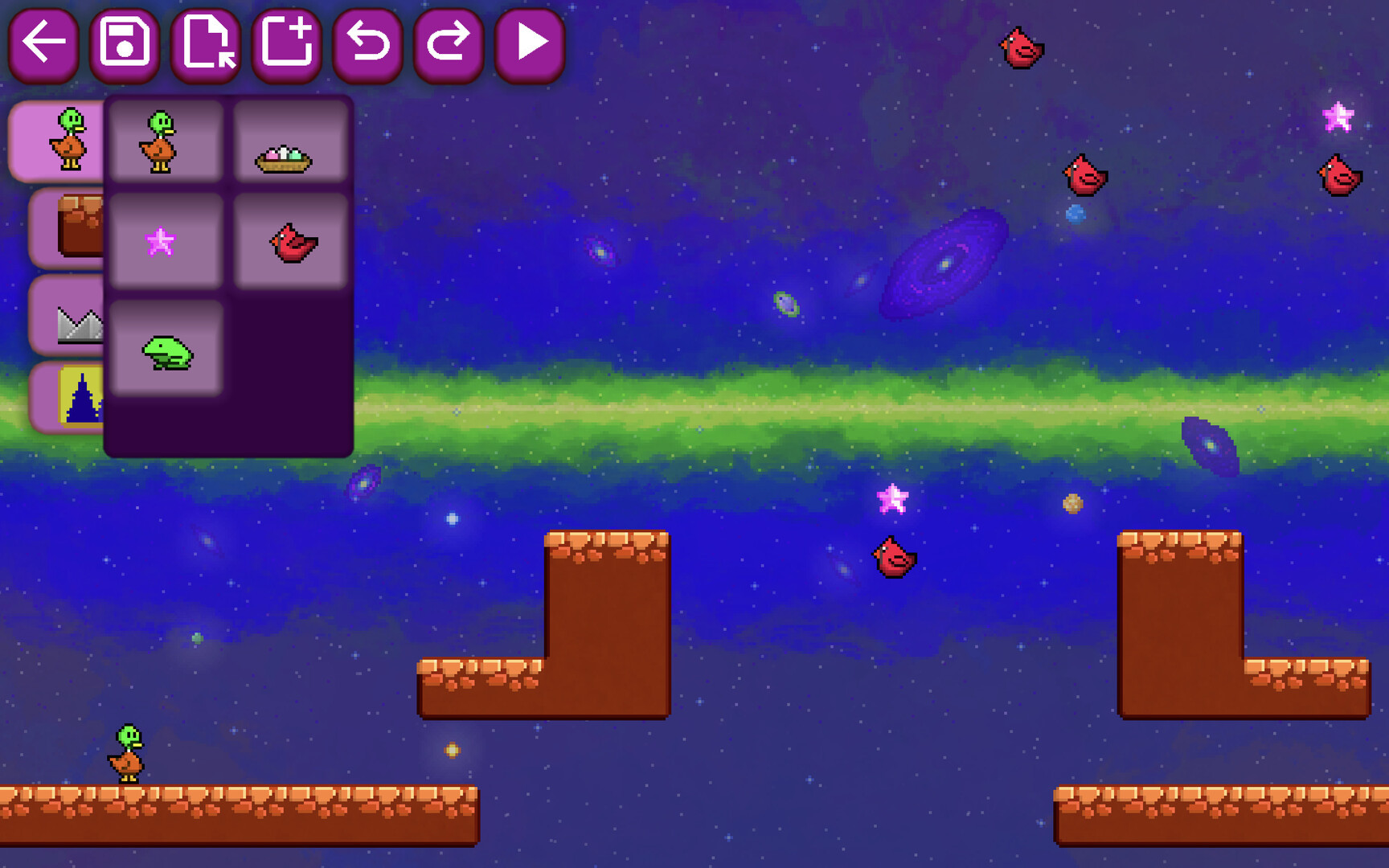Undo the last edit

(x=367, y=44)
